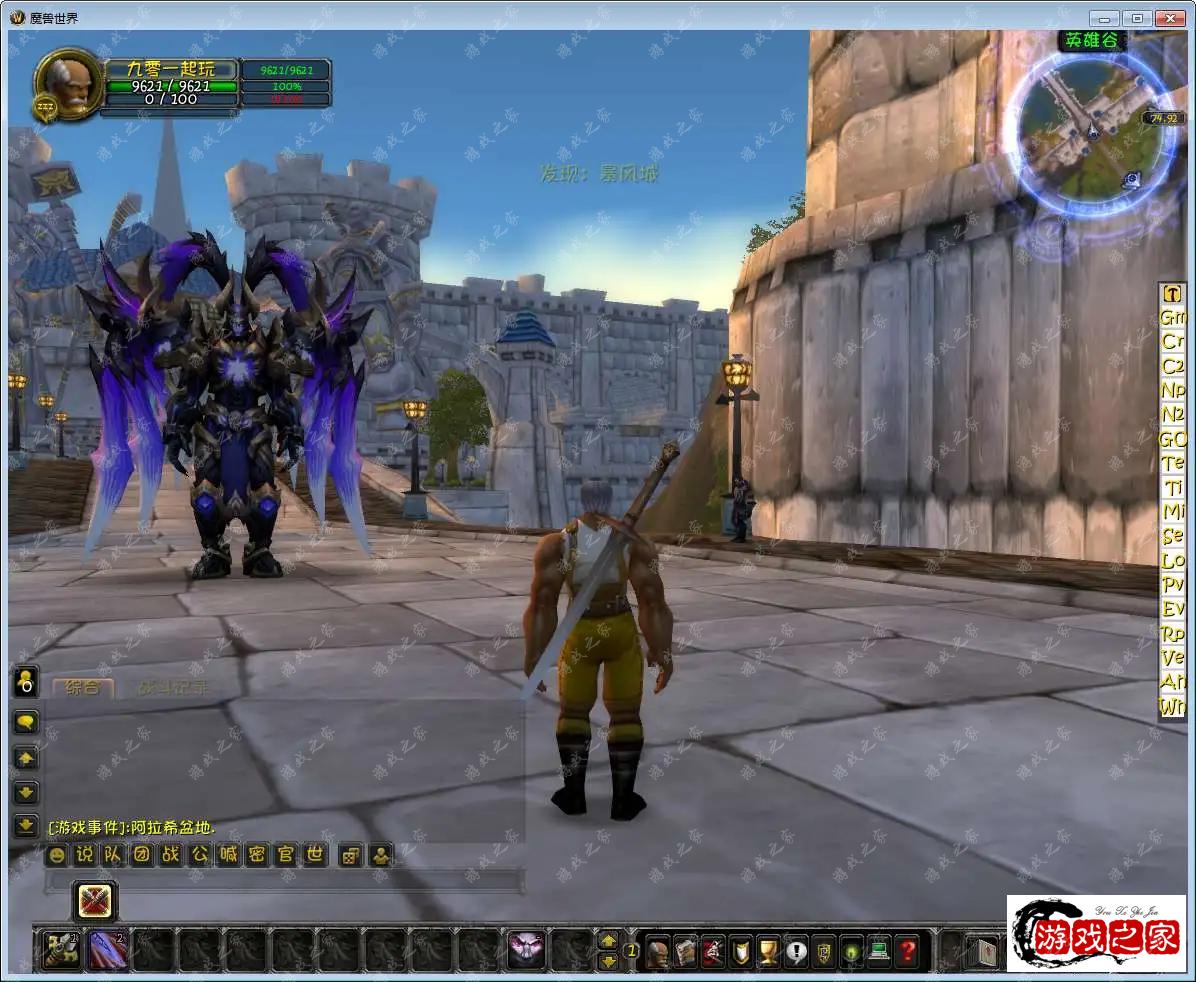1196x982 pixels.
Task: Activate the purple demon face ability
Action: [x=526, y=950]
